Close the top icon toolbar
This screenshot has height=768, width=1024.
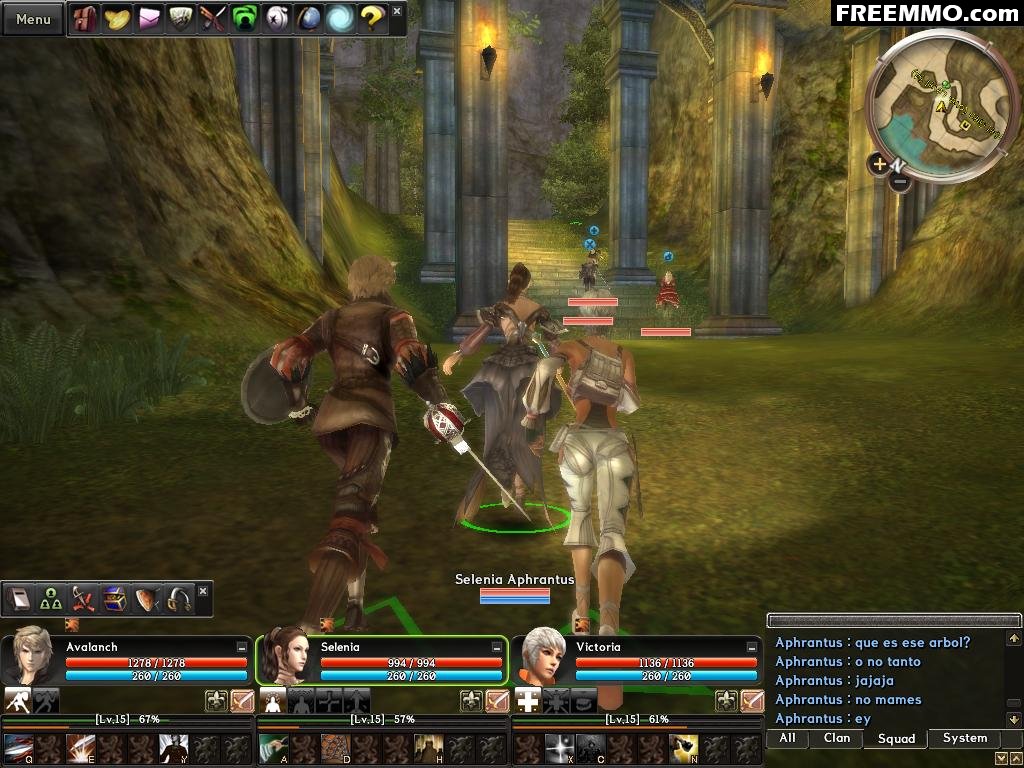click(397, 11)
